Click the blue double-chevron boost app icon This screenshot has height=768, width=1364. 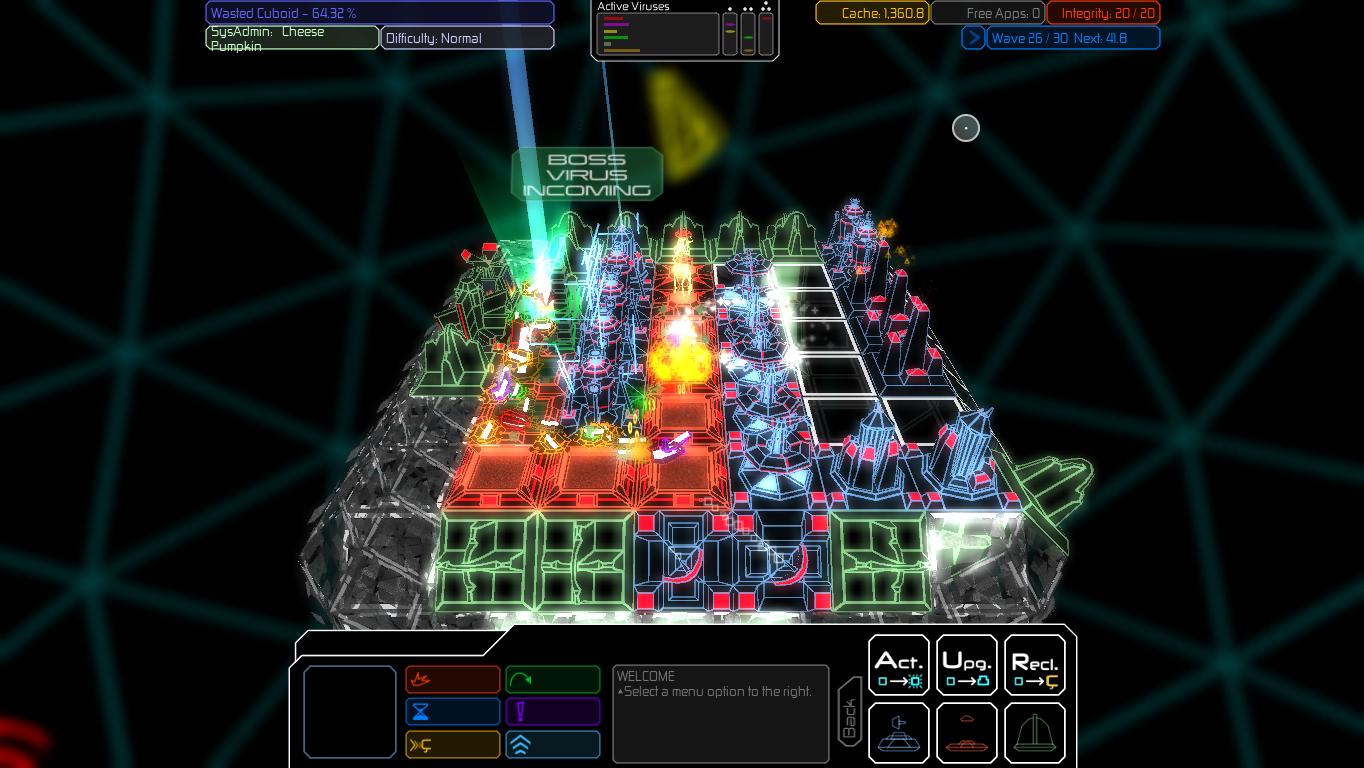click(x=553, y=744)
